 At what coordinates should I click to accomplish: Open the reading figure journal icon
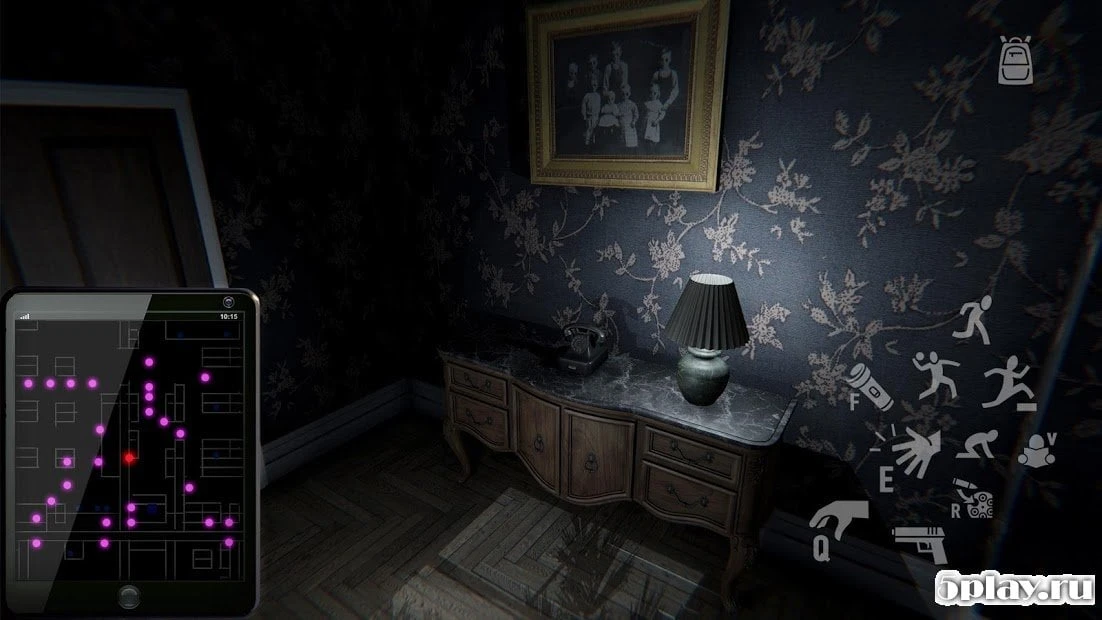coord(1042,449)
